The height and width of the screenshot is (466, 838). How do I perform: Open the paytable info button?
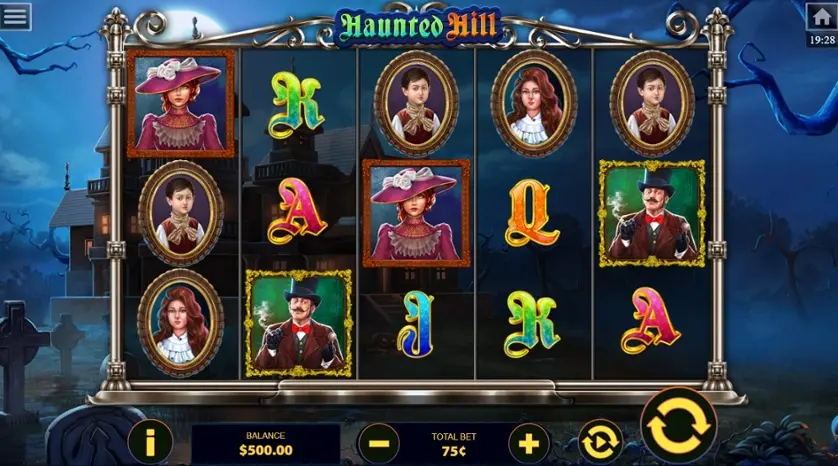(x=151, y=441)
